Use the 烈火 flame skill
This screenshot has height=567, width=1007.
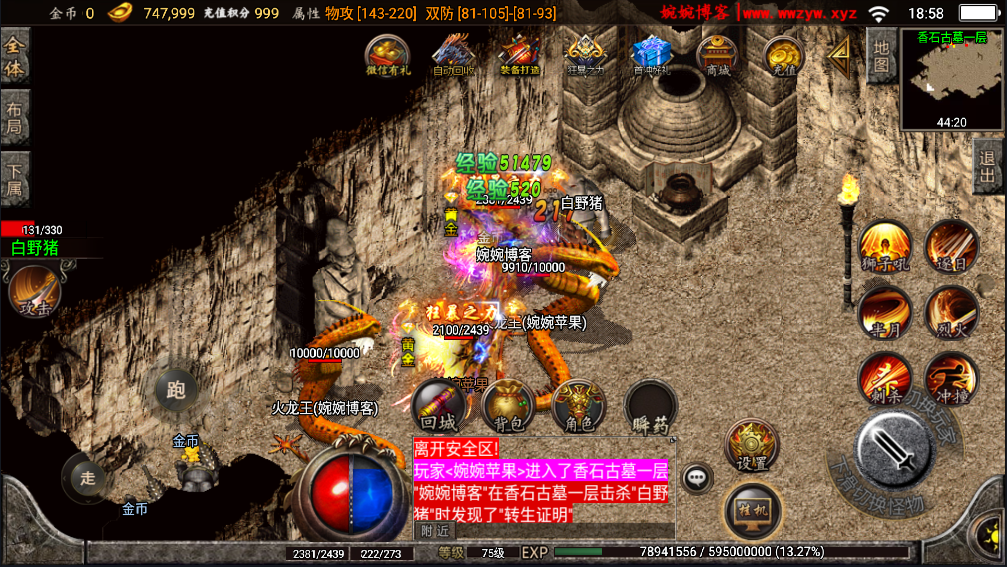tap(951, 311)
